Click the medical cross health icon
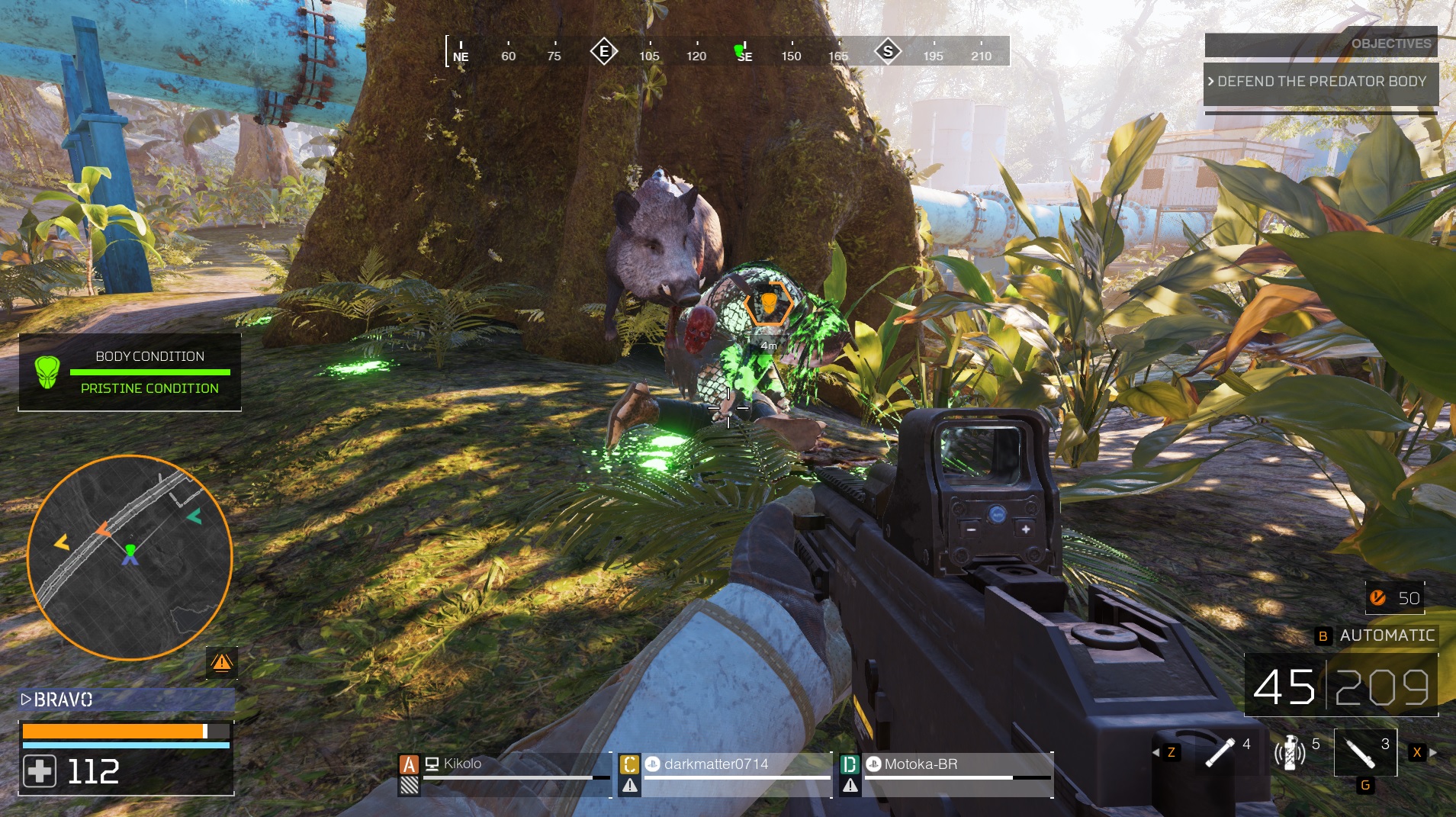 [x=40, y=771]
